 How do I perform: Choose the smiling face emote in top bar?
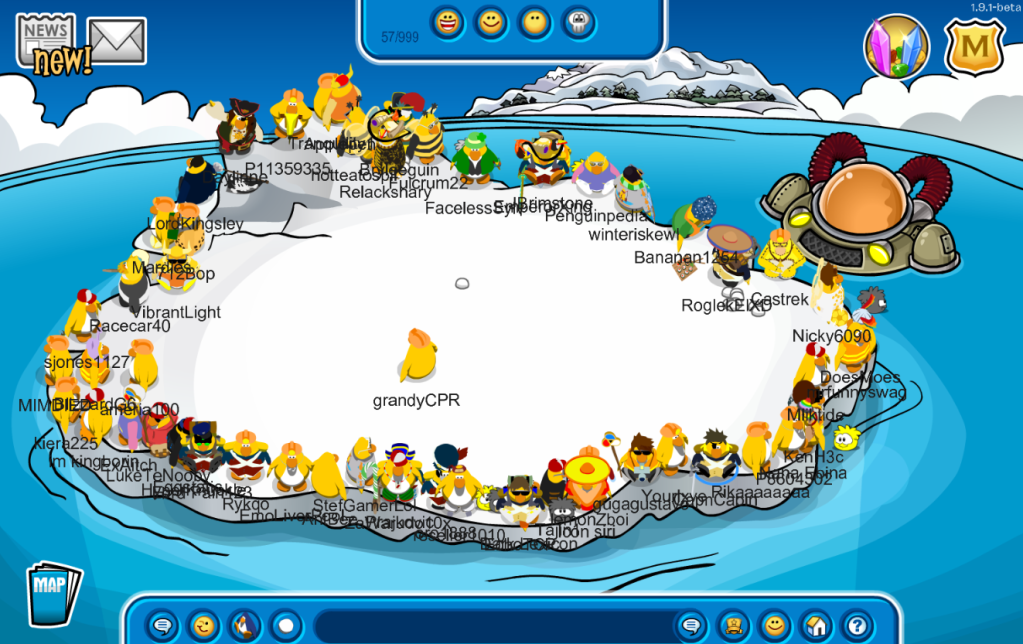491,22
